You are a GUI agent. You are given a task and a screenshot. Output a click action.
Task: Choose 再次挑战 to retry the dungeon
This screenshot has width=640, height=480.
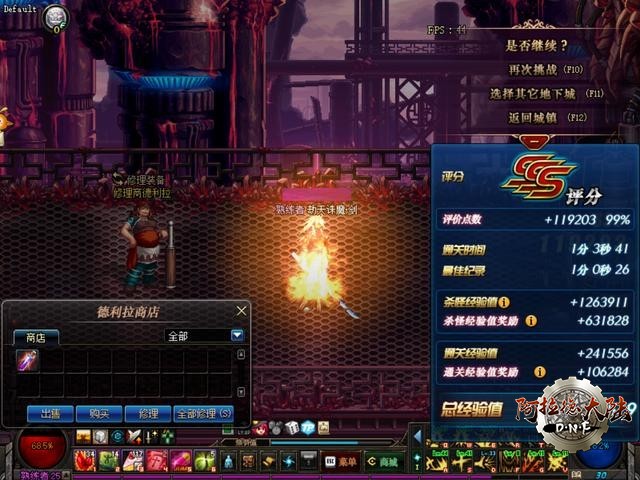tap(545, 70)
